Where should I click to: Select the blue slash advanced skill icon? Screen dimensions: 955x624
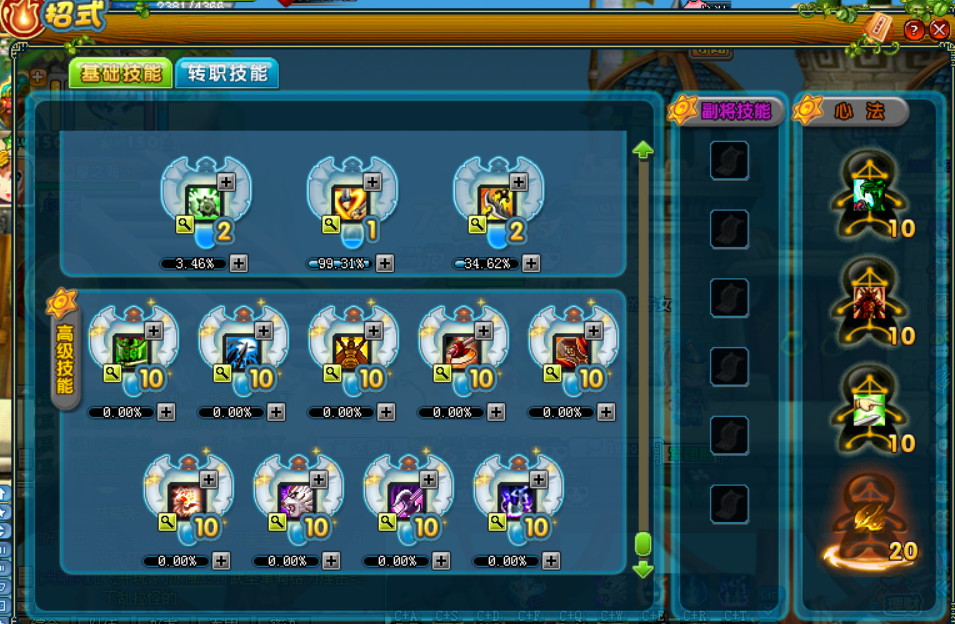(x=244, y=351)
